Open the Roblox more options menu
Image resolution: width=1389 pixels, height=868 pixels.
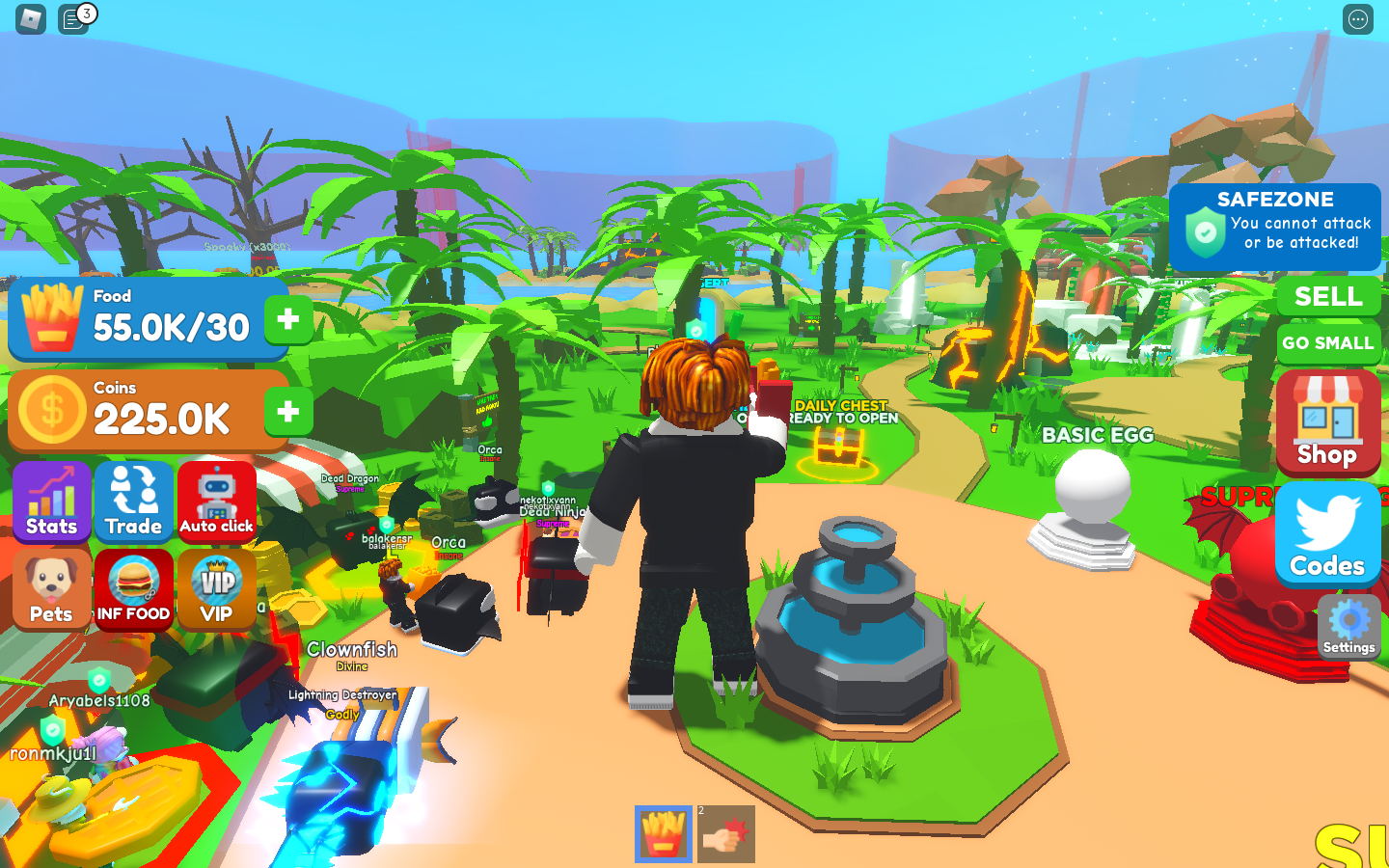click(1358, 18)
